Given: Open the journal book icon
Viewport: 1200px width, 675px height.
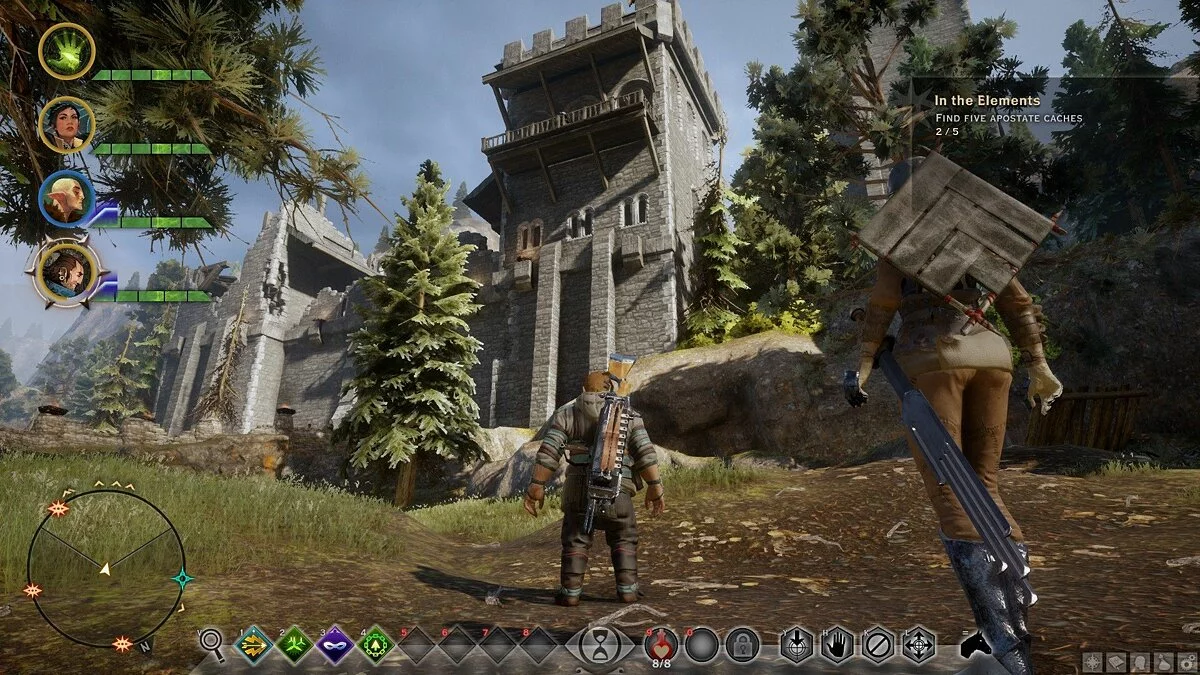Looking at the screenshot, I should pos(1116,662).
